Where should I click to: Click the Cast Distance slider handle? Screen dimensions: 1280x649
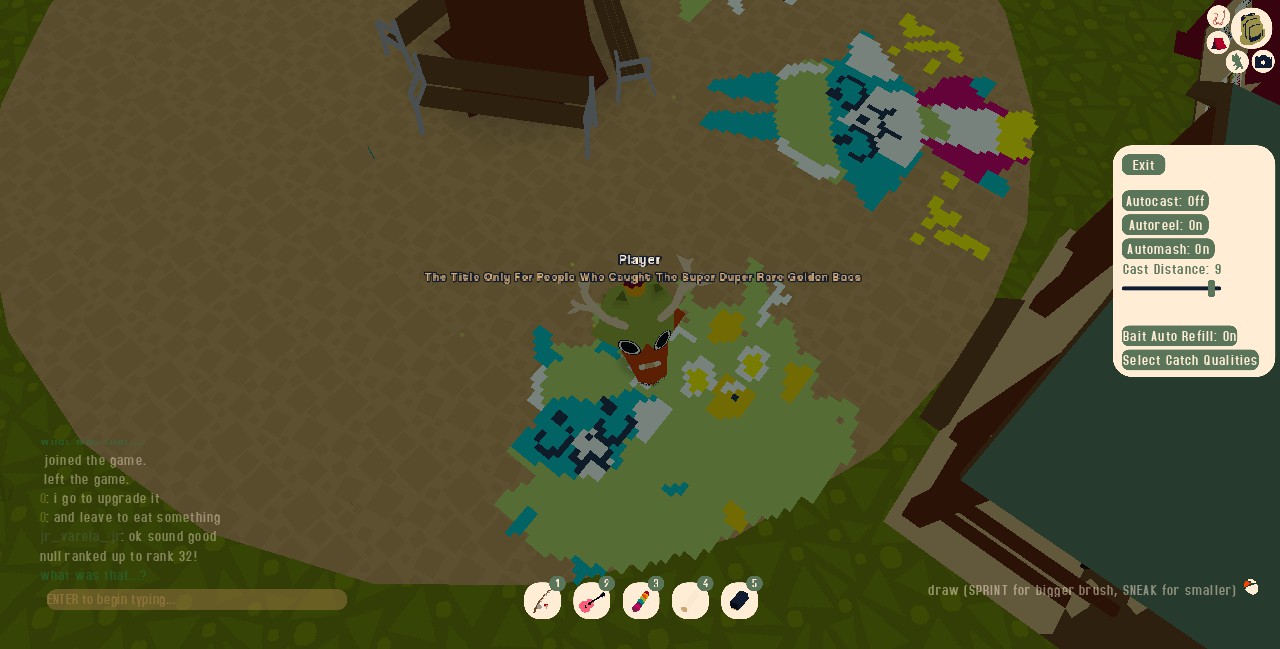pos(1212,289)
